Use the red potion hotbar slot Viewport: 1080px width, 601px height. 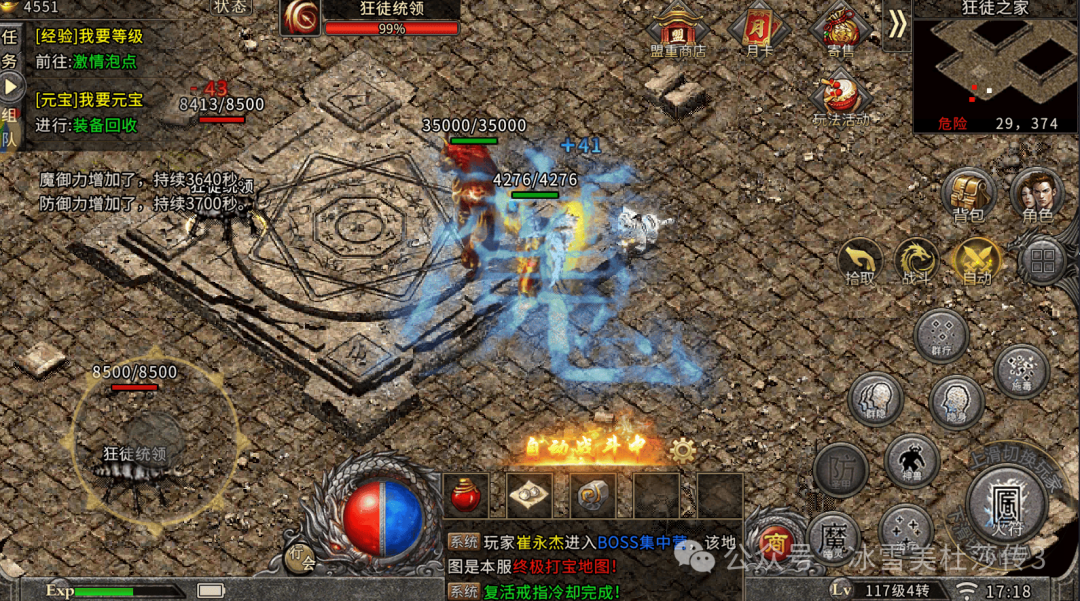click(466, 495)
